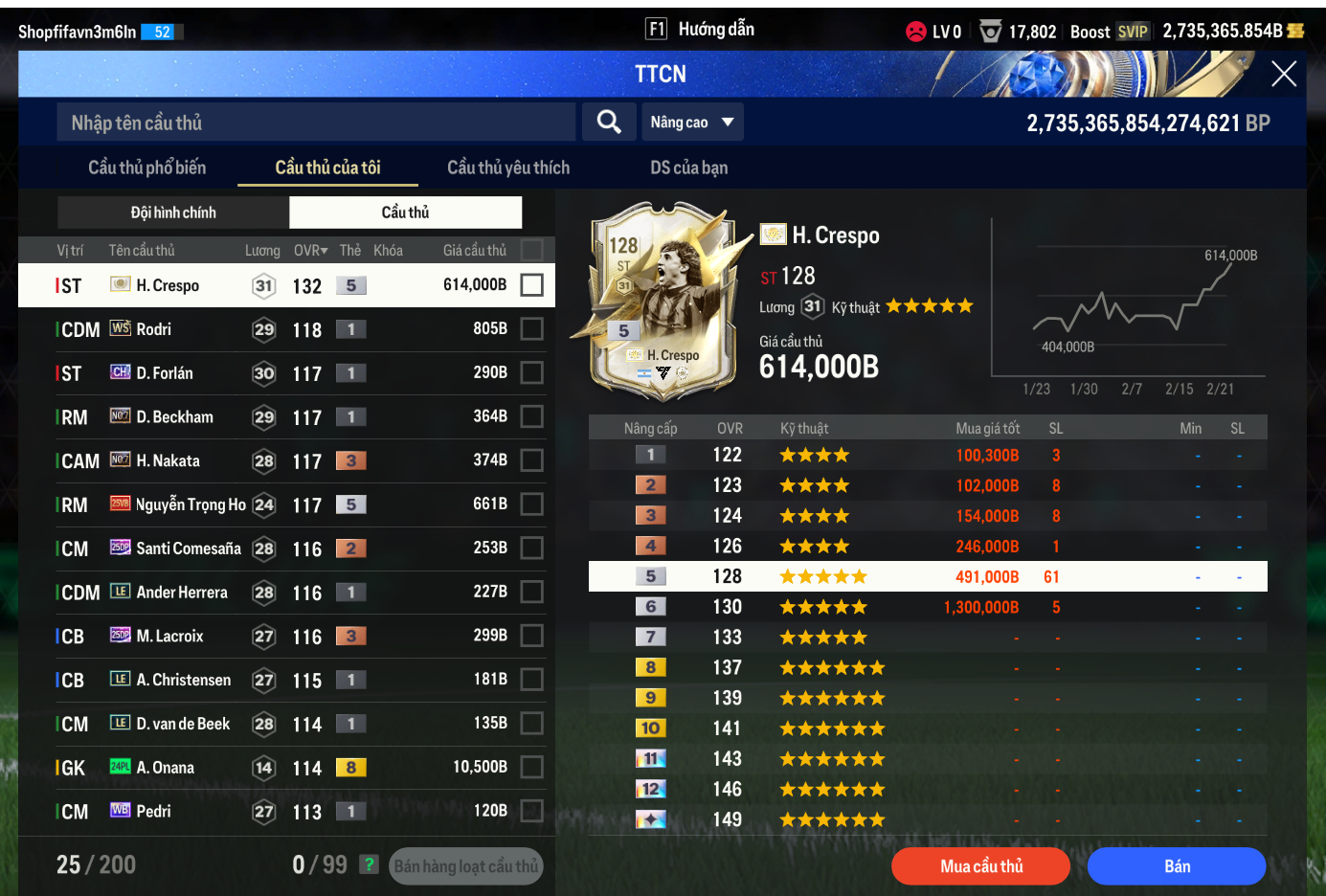Open the DS của bạn tab
Screen dimensions: 1326x896
(x=688, y=168)
